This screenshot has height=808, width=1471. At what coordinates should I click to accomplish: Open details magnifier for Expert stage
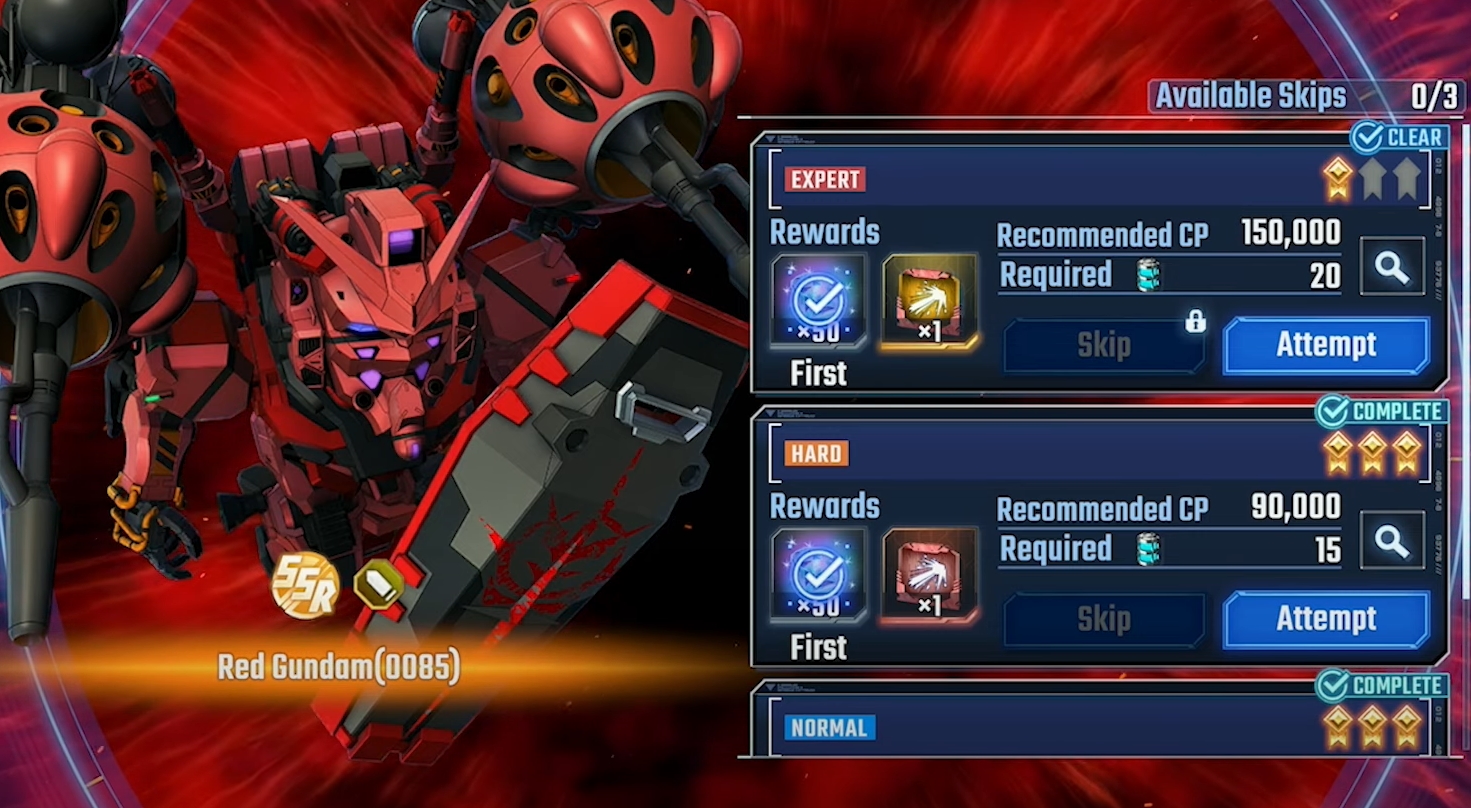tap(1391, 267)
